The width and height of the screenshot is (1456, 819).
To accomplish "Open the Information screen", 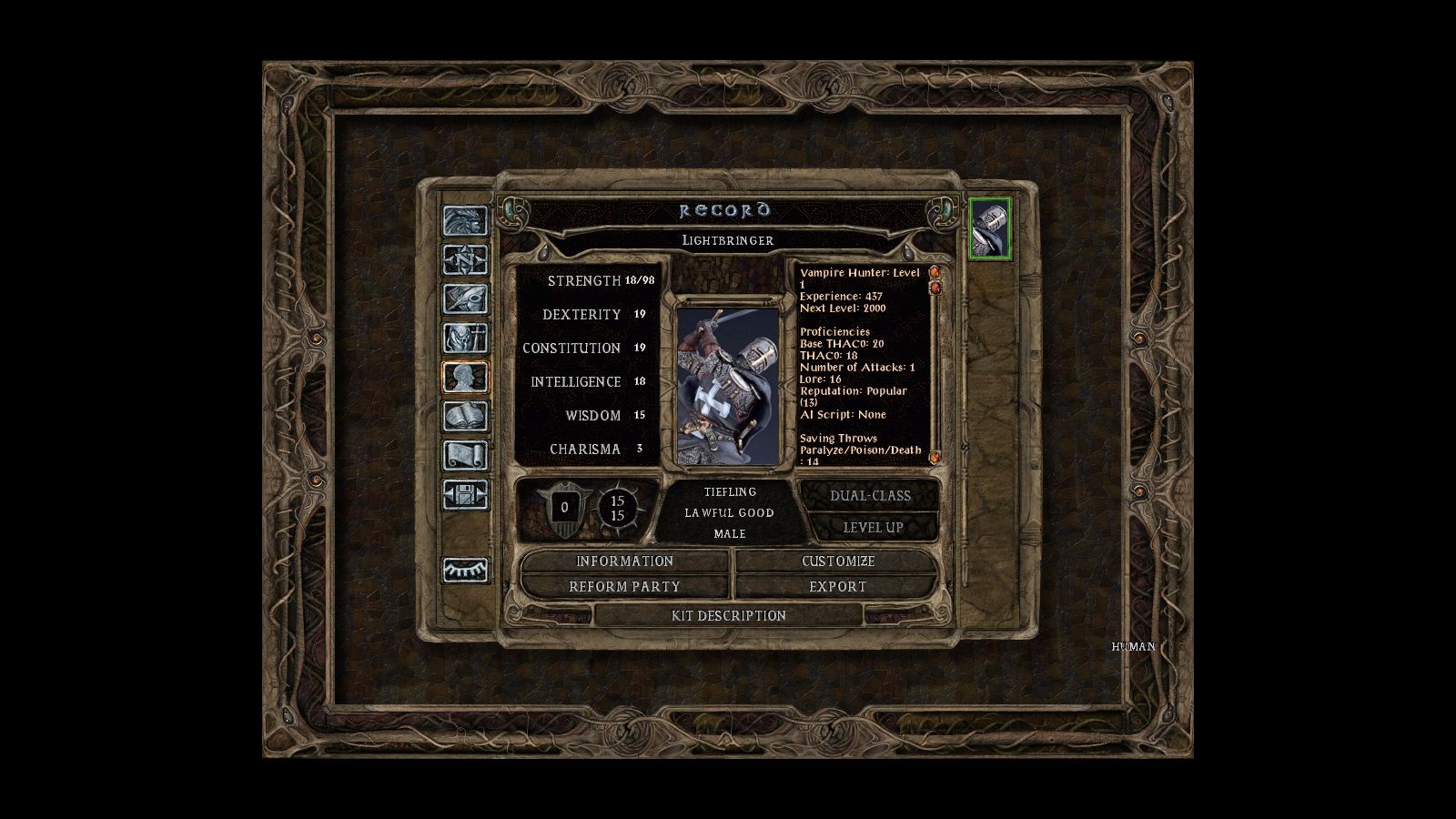I will coord(624,561).
